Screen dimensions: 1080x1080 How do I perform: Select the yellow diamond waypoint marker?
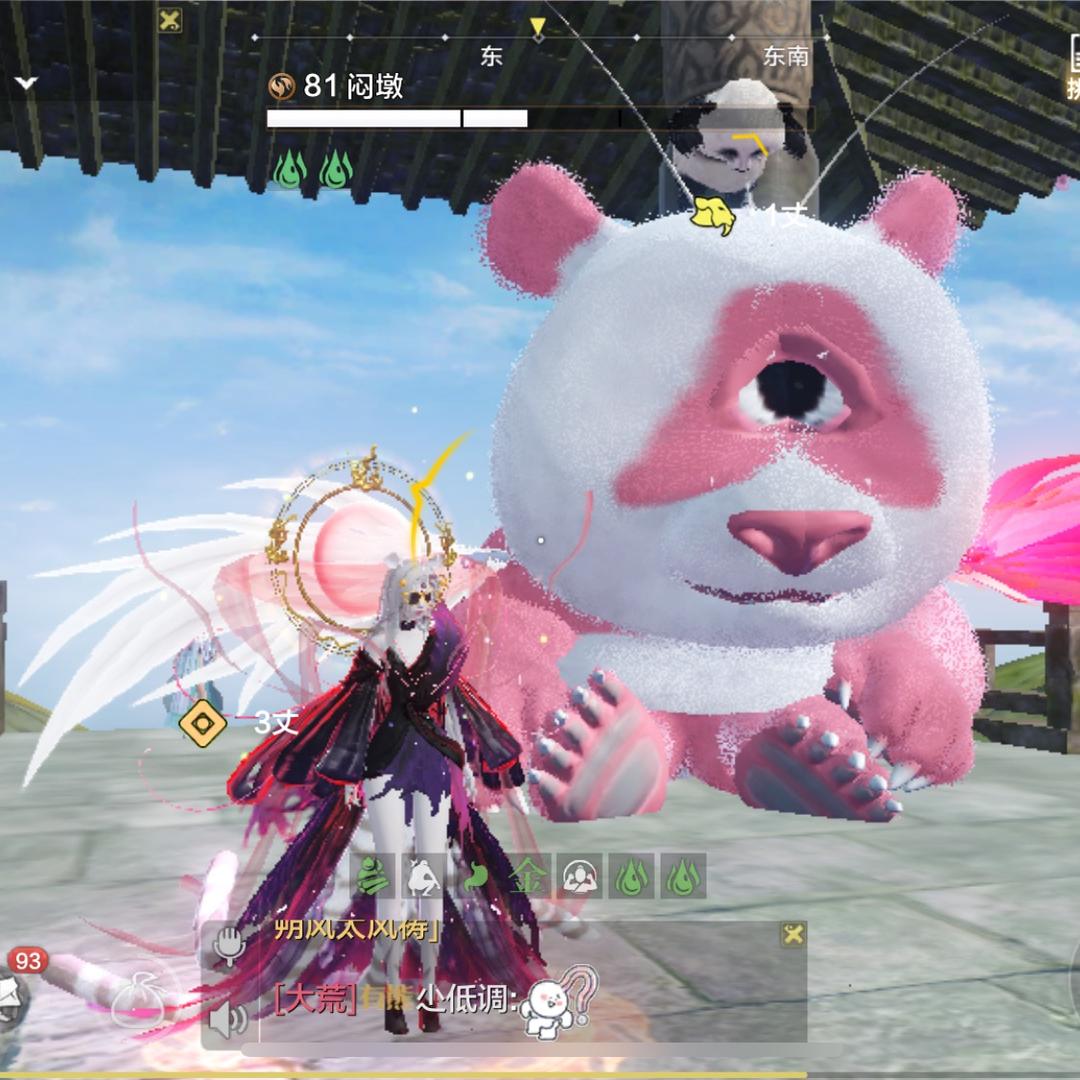pyautogui.click(x=201, y=724)
